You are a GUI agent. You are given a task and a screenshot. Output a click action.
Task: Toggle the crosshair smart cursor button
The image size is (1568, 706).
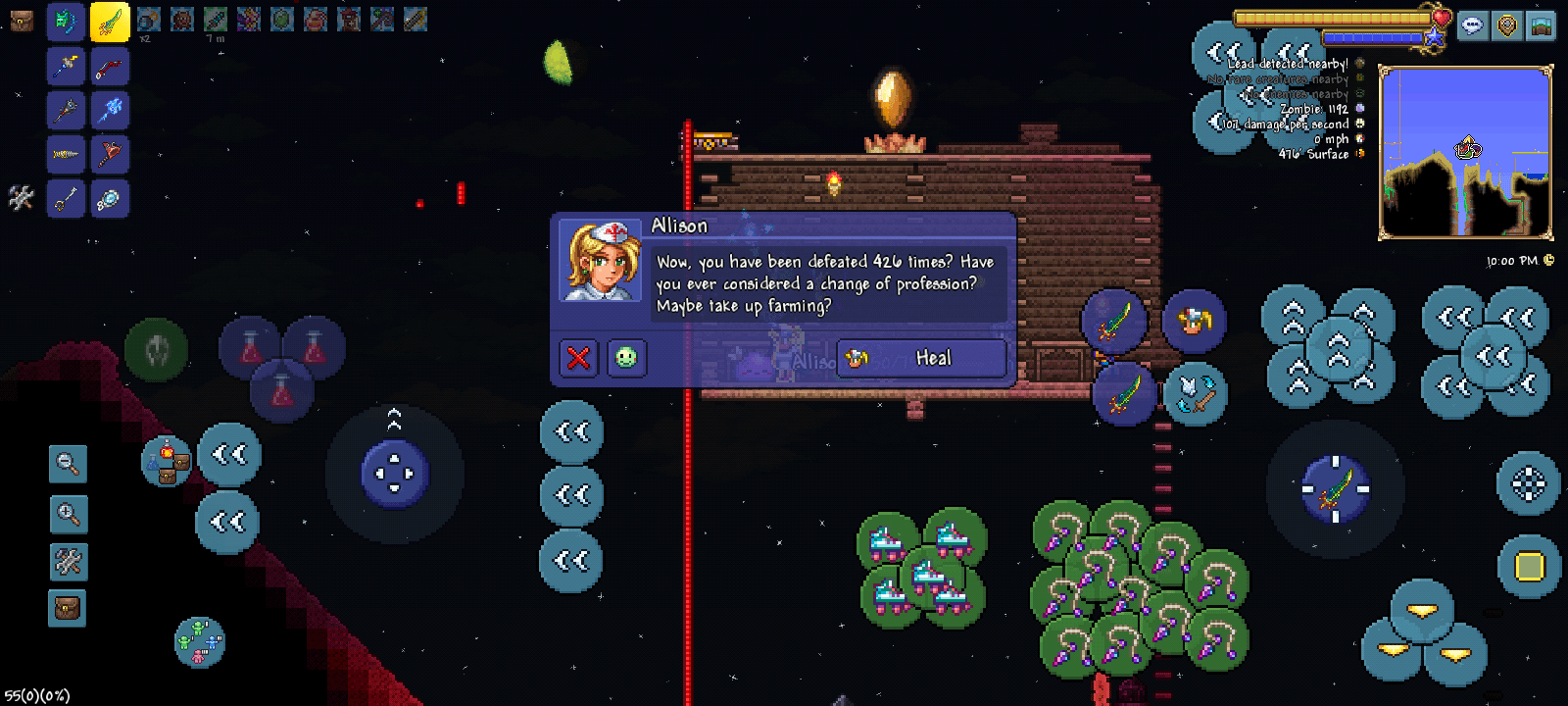[x=1528, y=482]
